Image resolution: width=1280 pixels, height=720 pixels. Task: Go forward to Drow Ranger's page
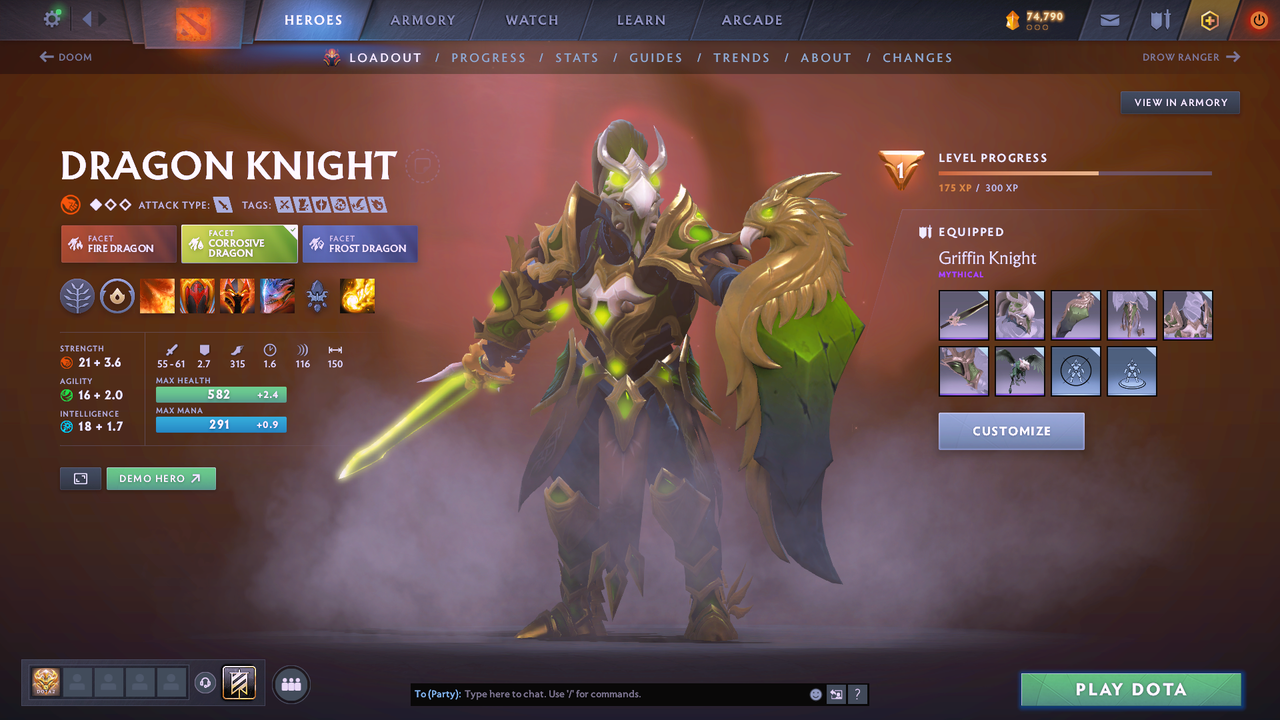pyautogui.click(x=1190, y=57)
